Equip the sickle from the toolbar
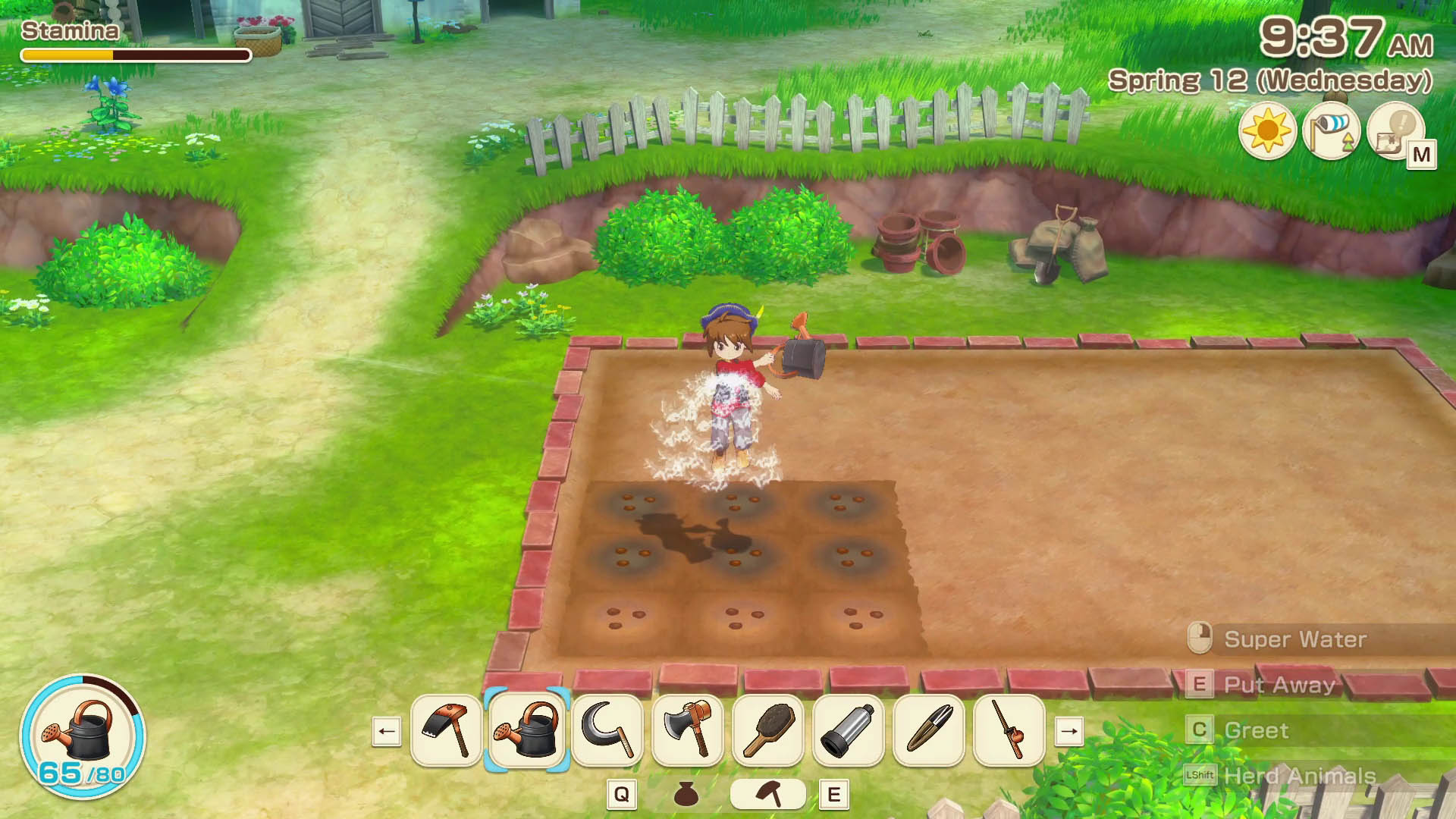The width and height of the screenshot is (1456, 819). pos(607,731)
